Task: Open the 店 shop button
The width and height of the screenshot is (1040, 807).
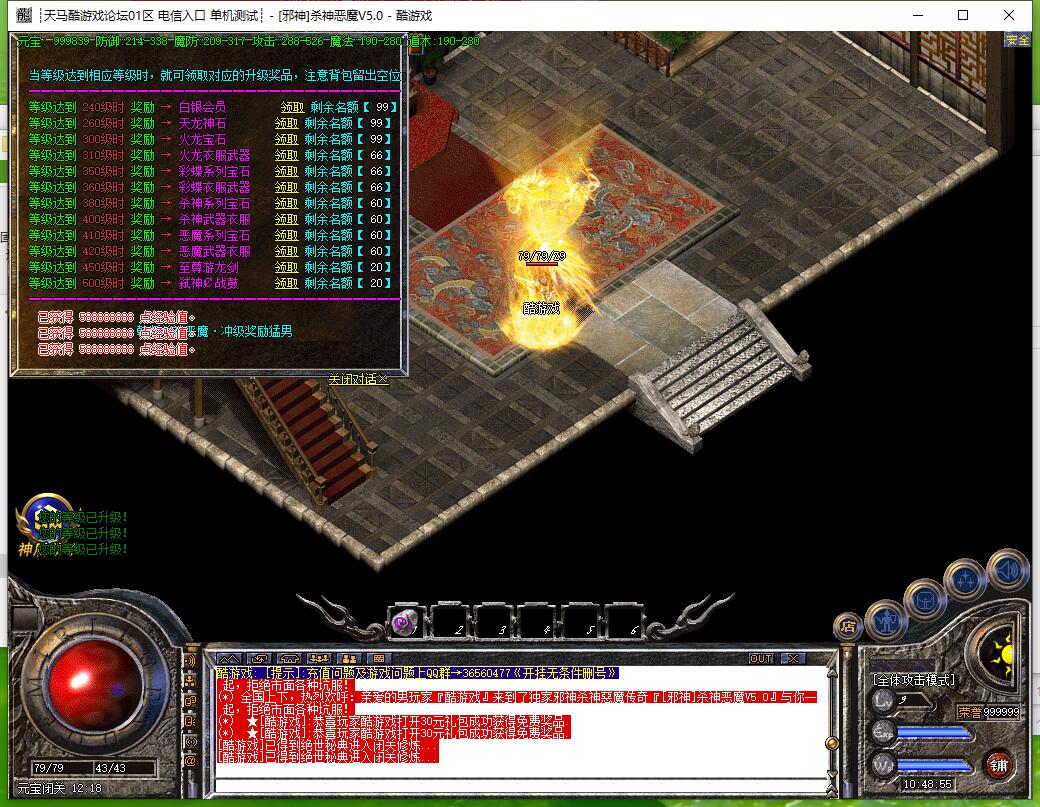Action: coord(848,627)
